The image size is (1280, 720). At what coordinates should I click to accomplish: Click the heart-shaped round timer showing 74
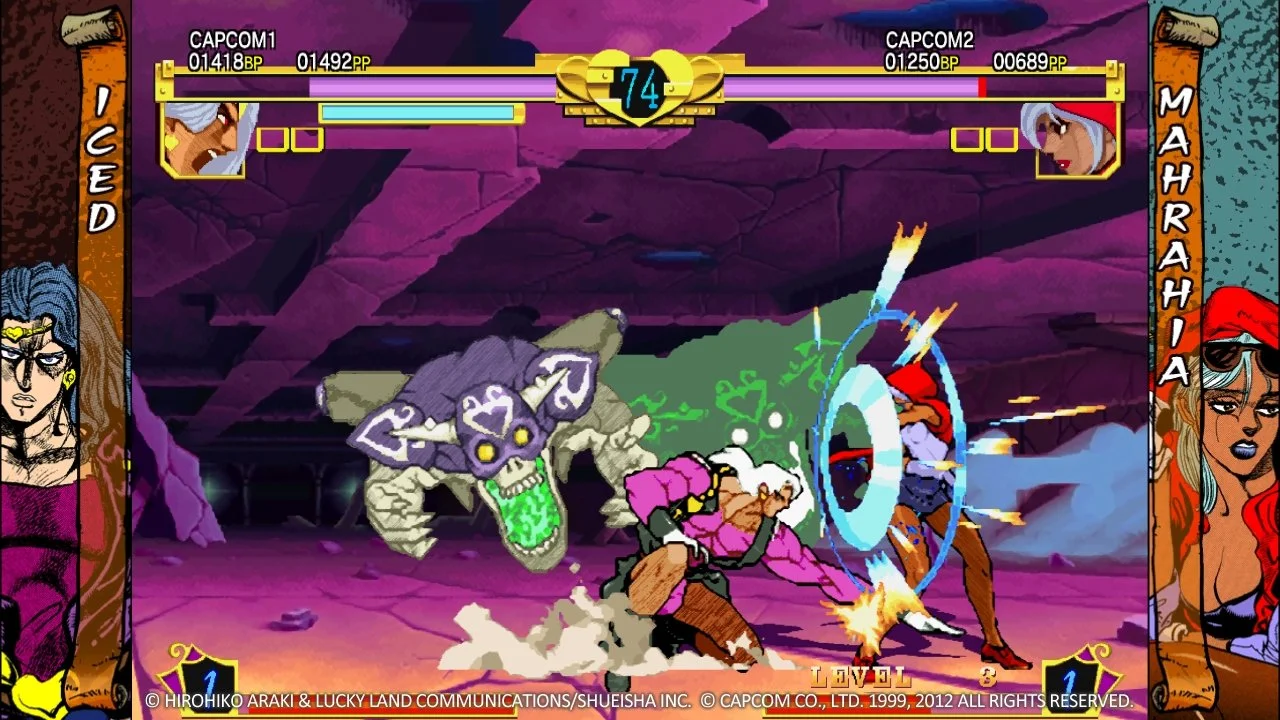tap(640, 88)
